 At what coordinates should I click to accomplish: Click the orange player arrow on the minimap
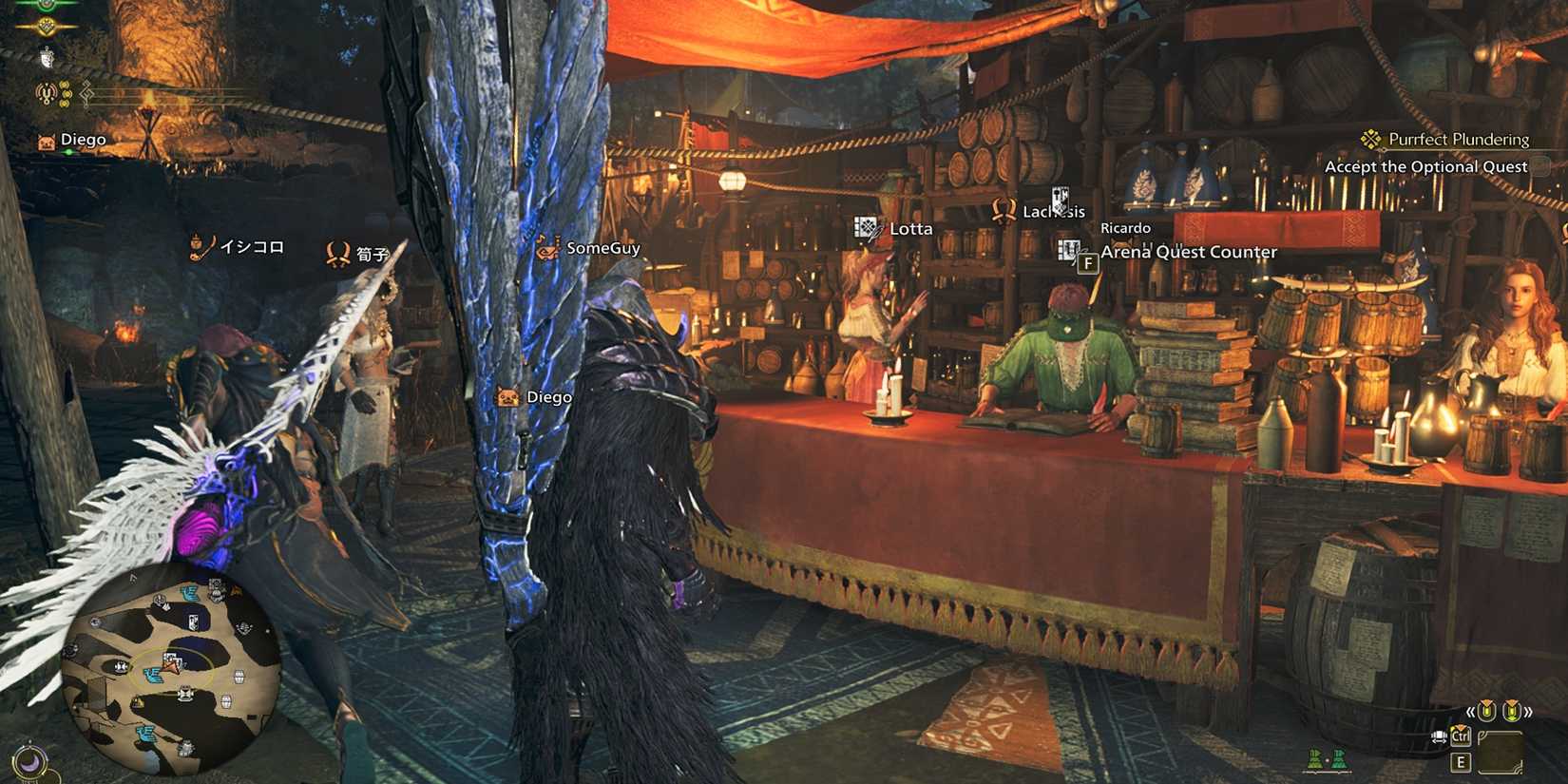[171, 669]
